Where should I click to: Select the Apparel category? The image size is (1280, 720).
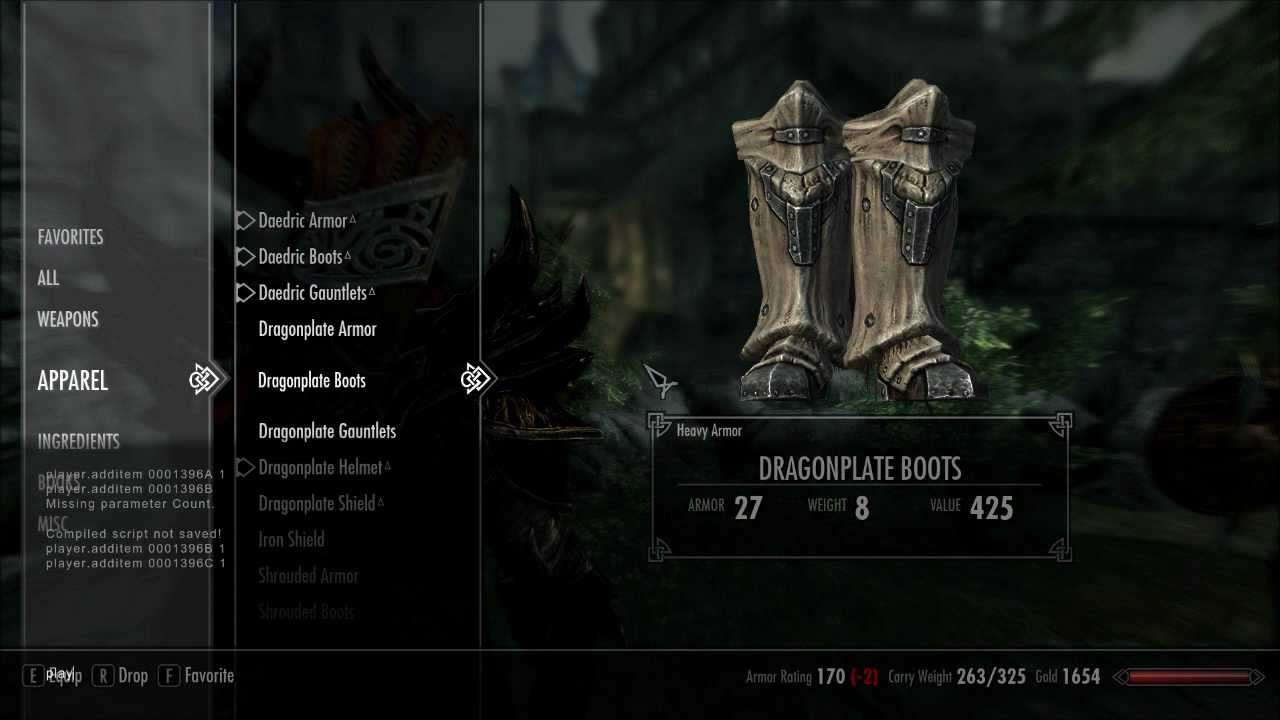click(x=72, y=381)
